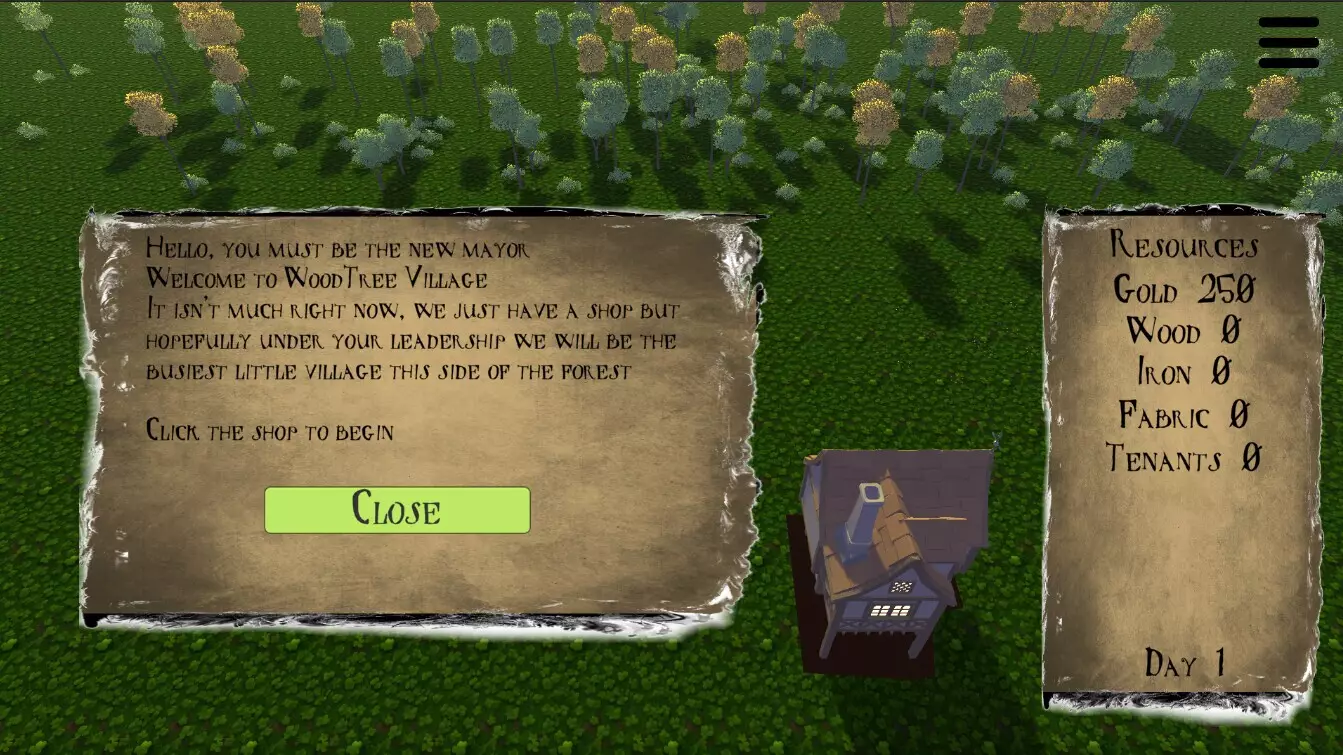
Task: Click the Resources panel header
Action: [1185, 247]
